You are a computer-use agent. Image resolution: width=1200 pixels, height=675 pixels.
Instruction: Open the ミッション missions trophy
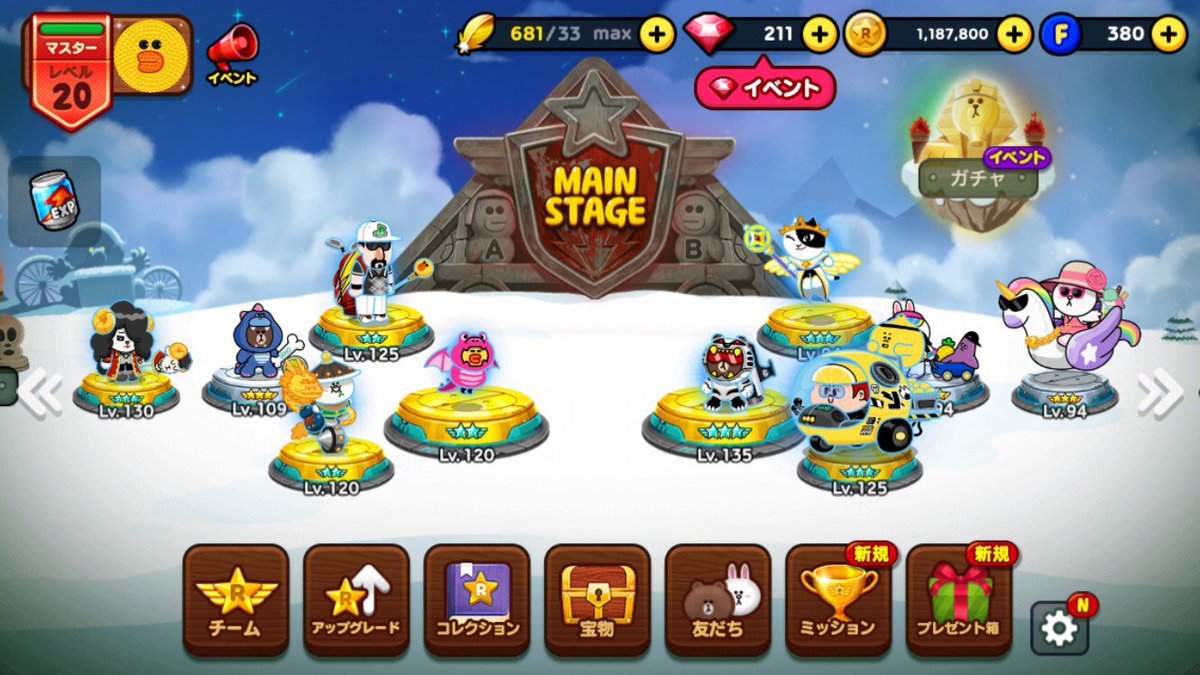(838, 600)
